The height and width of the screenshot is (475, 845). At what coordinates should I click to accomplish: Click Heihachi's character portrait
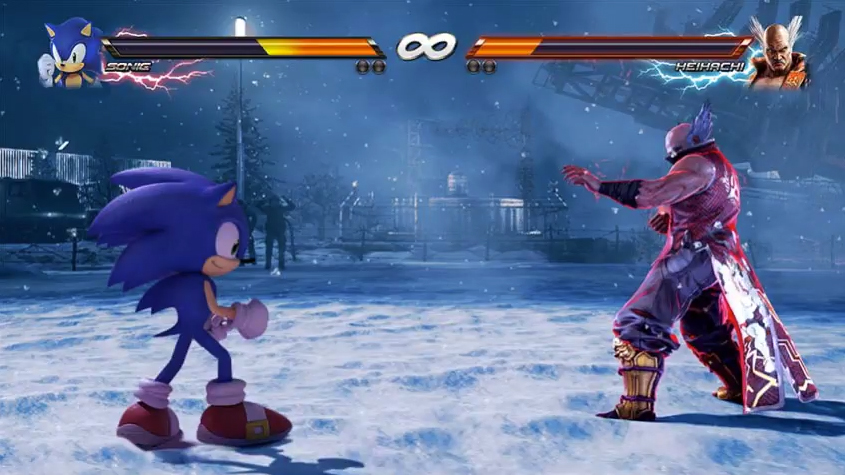pyautogui.click(x=777, y=55)
